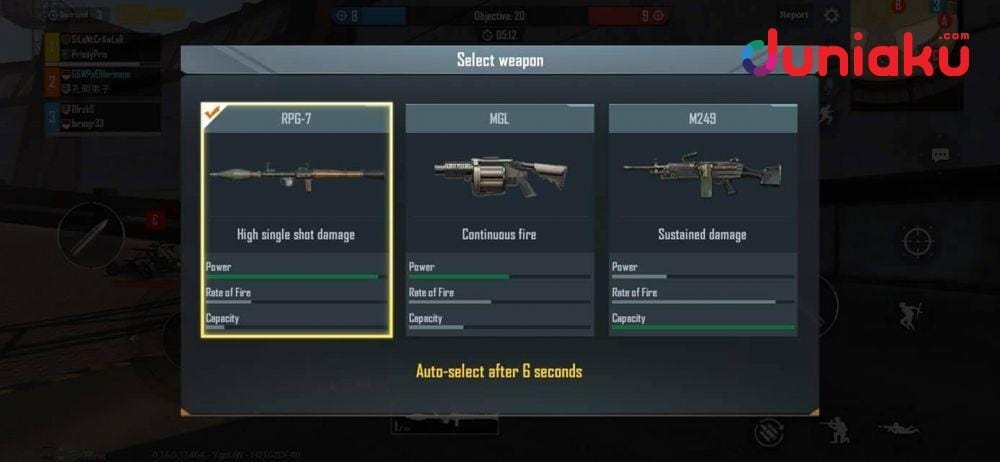Activate the crosshair aim button

(917, 241)
